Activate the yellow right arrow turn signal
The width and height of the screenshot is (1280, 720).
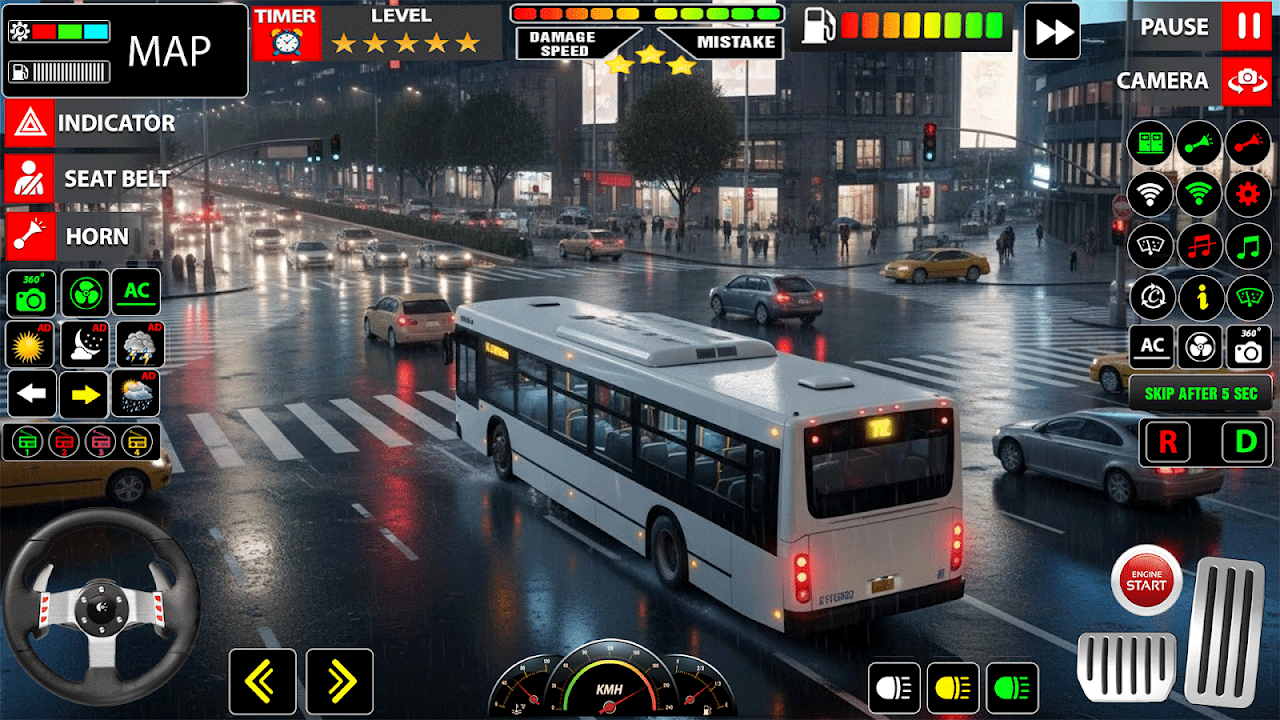(x=84, y=394)
